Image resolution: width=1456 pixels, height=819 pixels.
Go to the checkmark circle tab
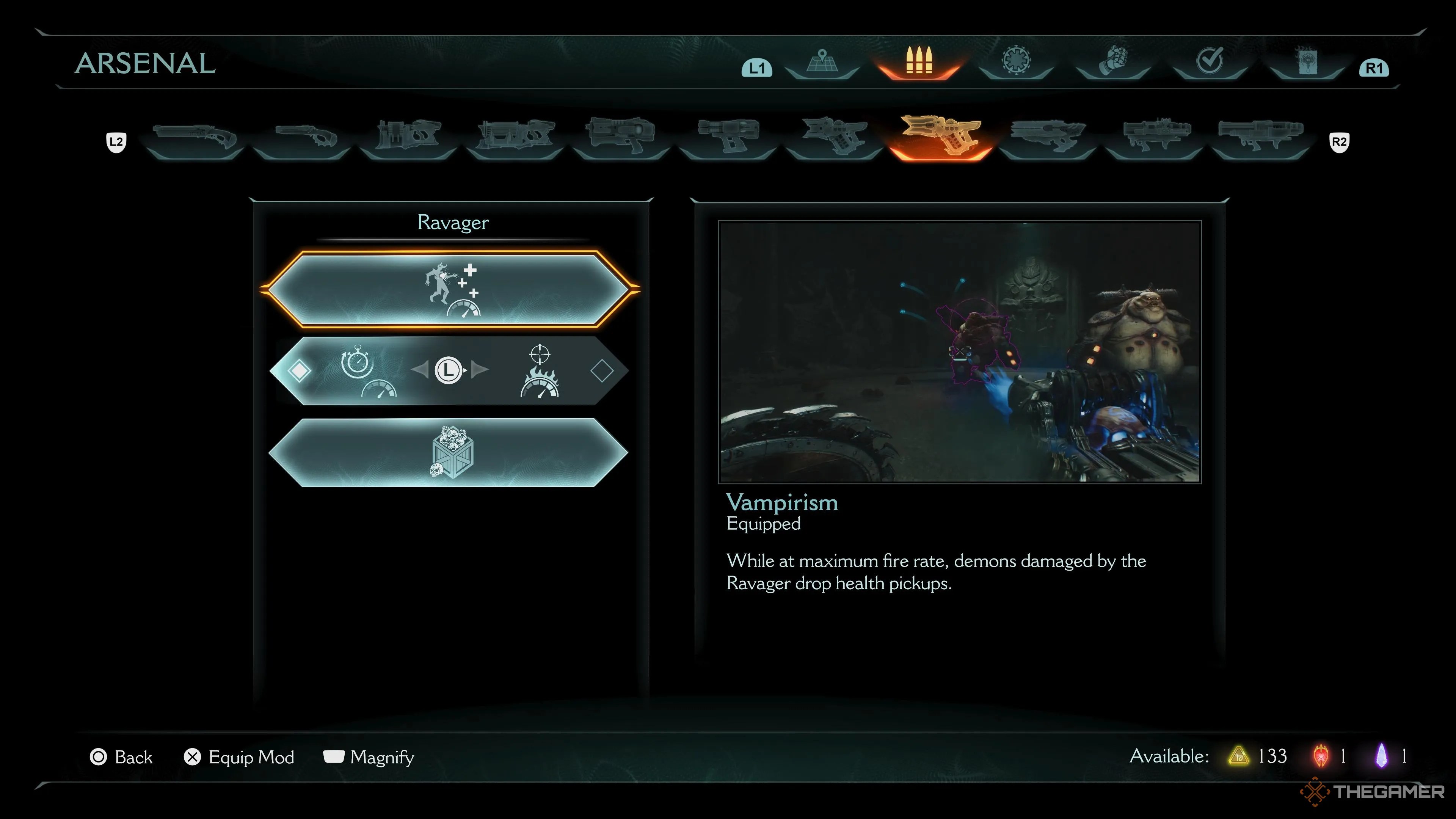(1210, 61)
